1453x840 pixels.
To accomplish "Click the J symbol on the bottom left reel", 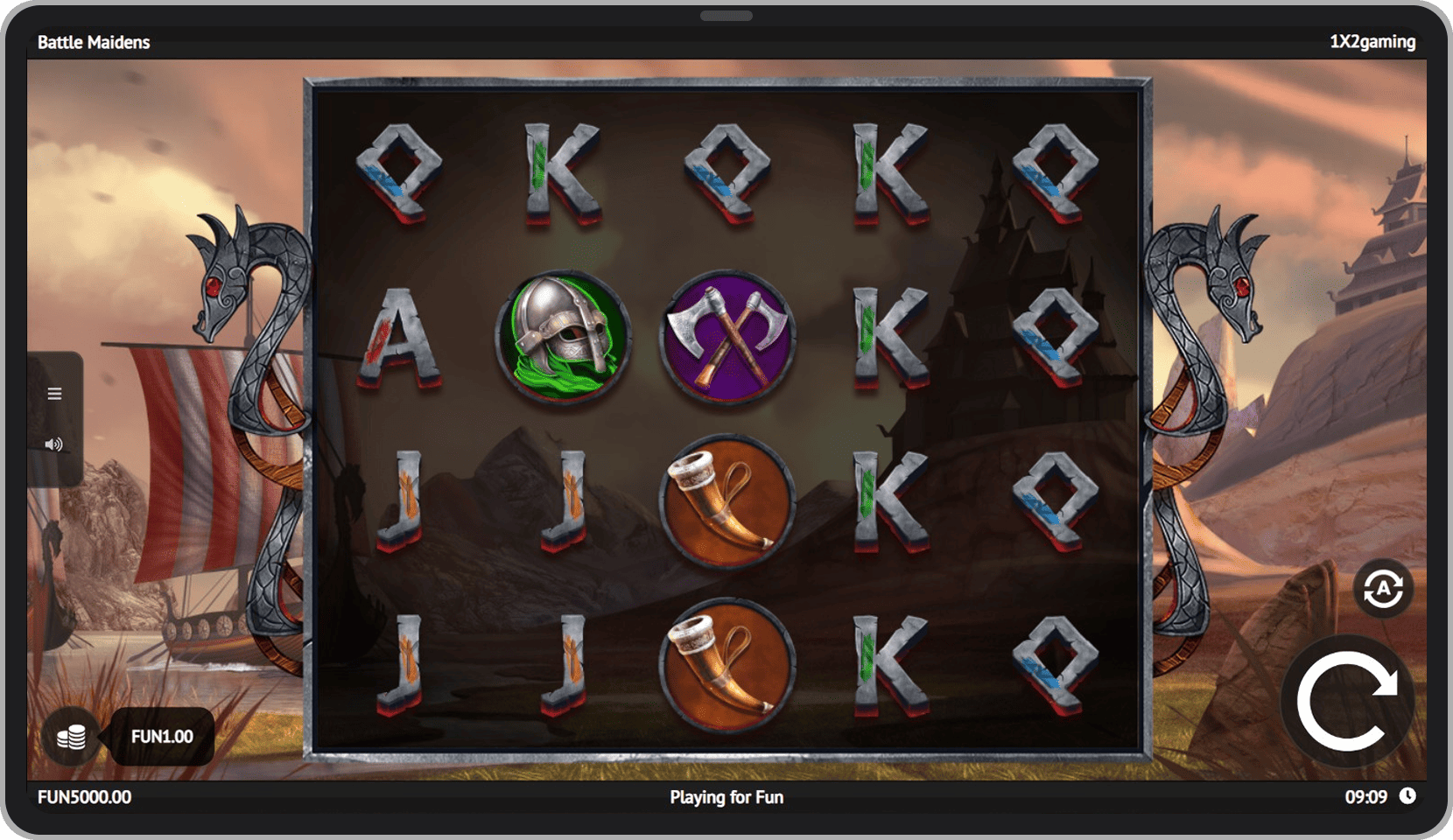I will click(401, 663).
